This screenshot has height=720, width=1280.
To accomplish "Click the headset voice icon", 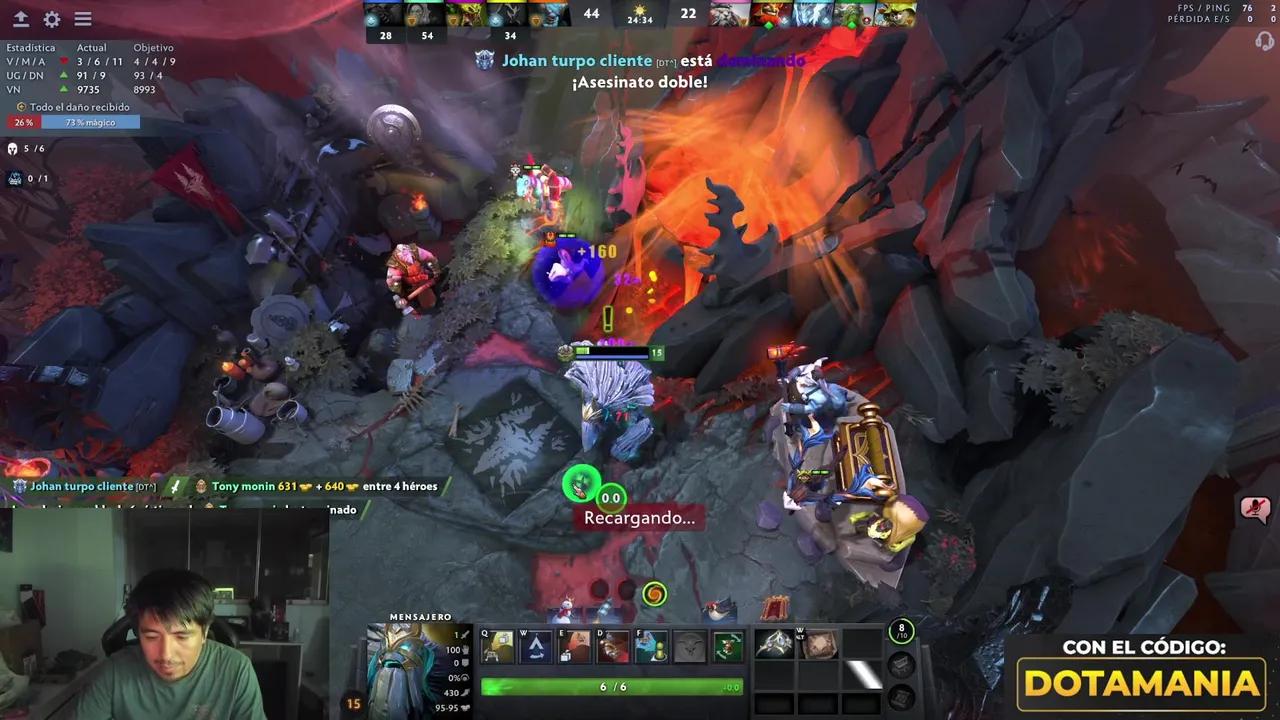I will [1264, 41].
